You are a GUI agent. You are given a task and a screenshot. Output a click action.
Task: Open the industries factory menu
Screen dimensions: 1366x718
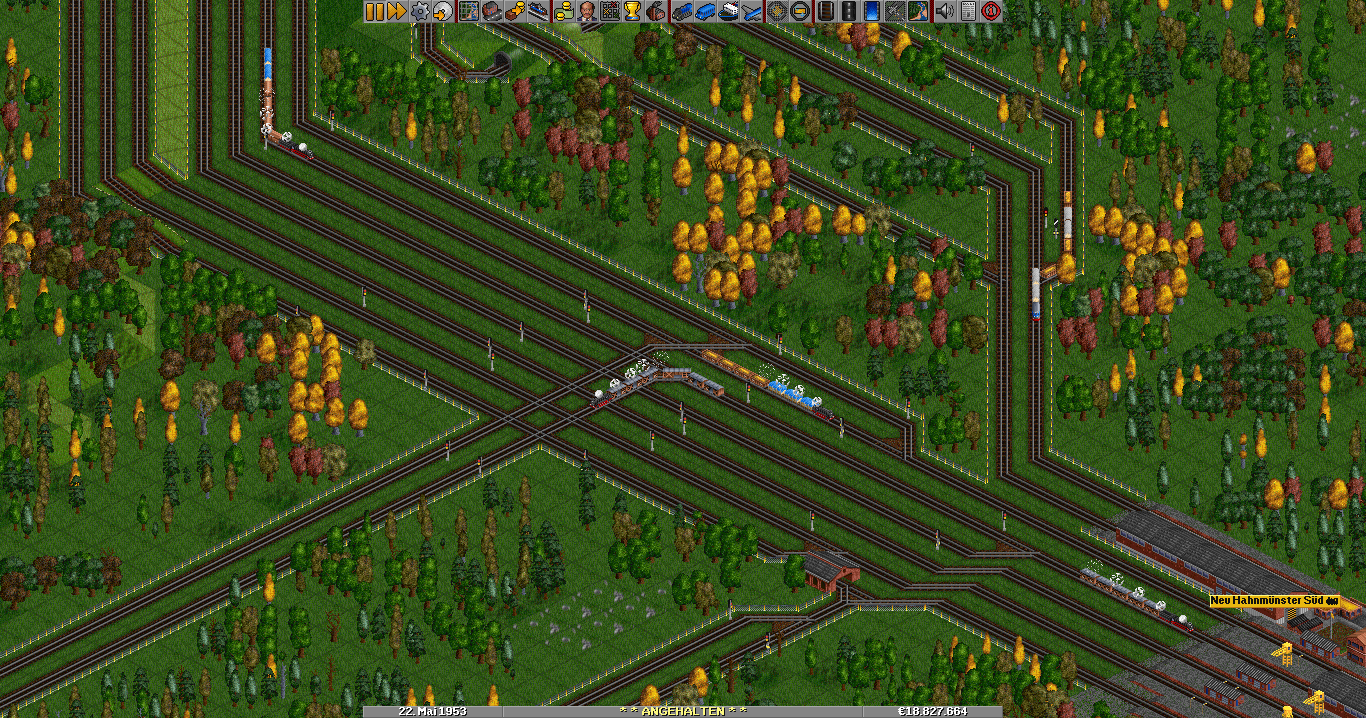coord(657,11)
